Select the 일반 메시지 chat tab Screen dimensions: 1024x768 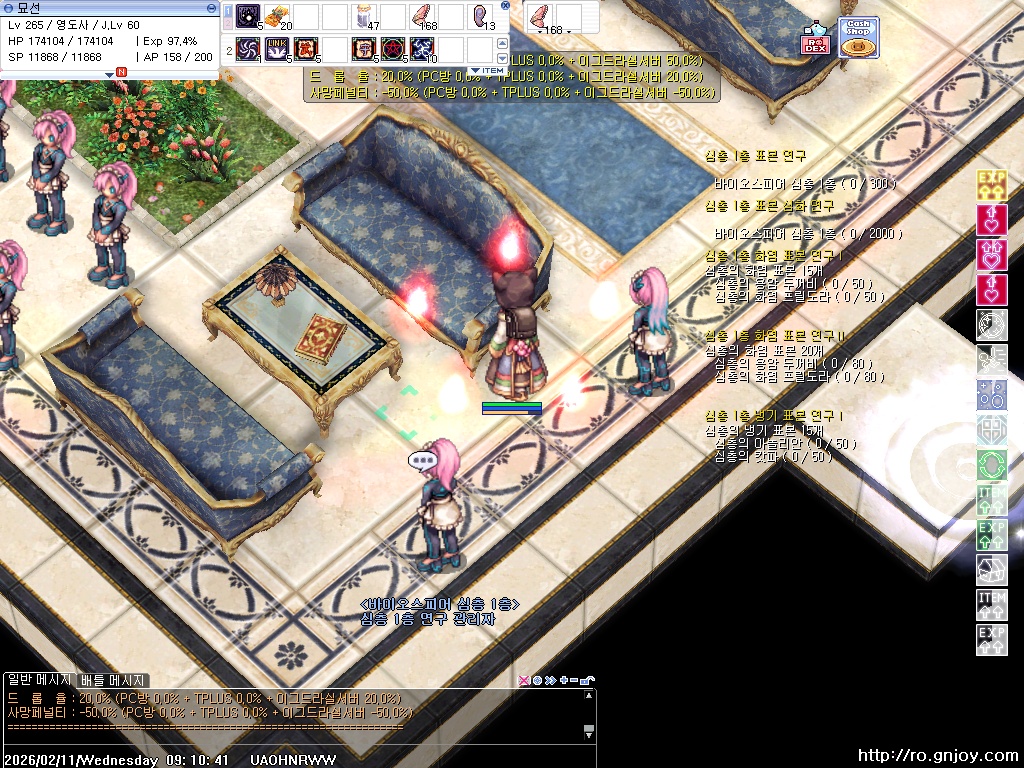point(40,680)
